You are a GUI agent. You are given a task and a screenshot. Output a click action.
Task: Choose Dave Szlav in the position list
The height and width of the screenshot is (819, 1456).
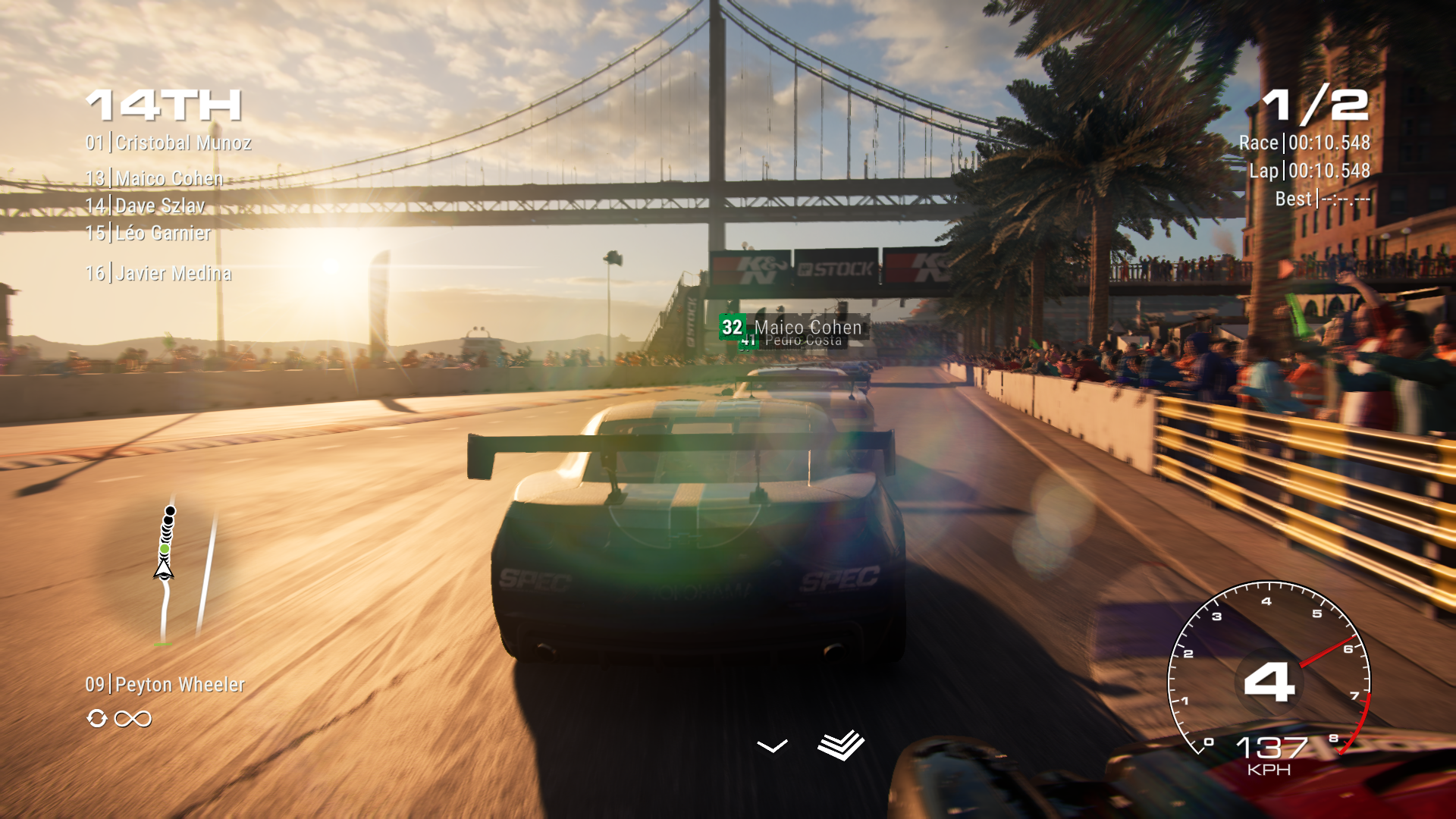[x=145, y=206]
